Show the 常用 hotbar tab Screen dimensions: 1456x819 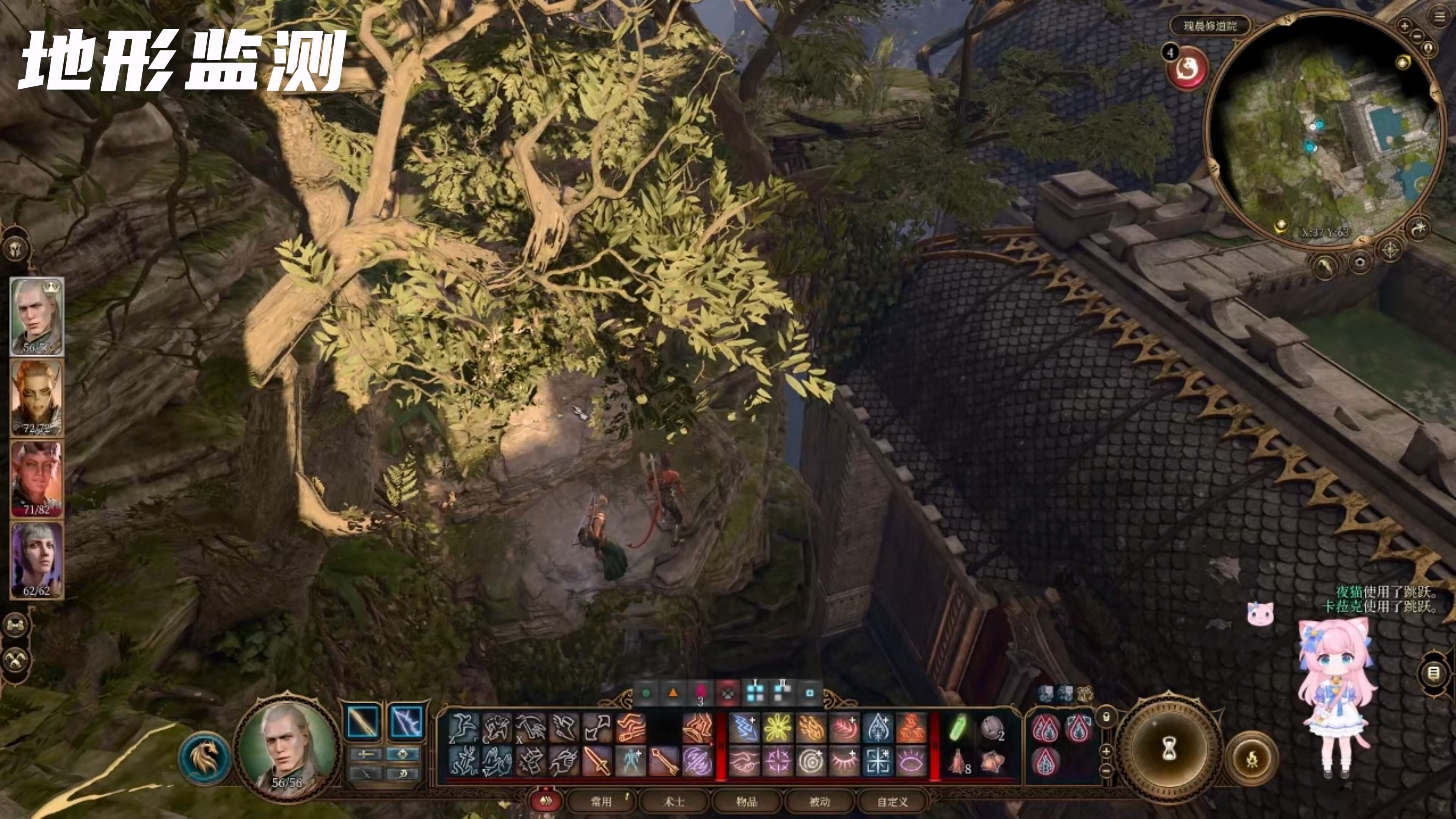[601, 801]
